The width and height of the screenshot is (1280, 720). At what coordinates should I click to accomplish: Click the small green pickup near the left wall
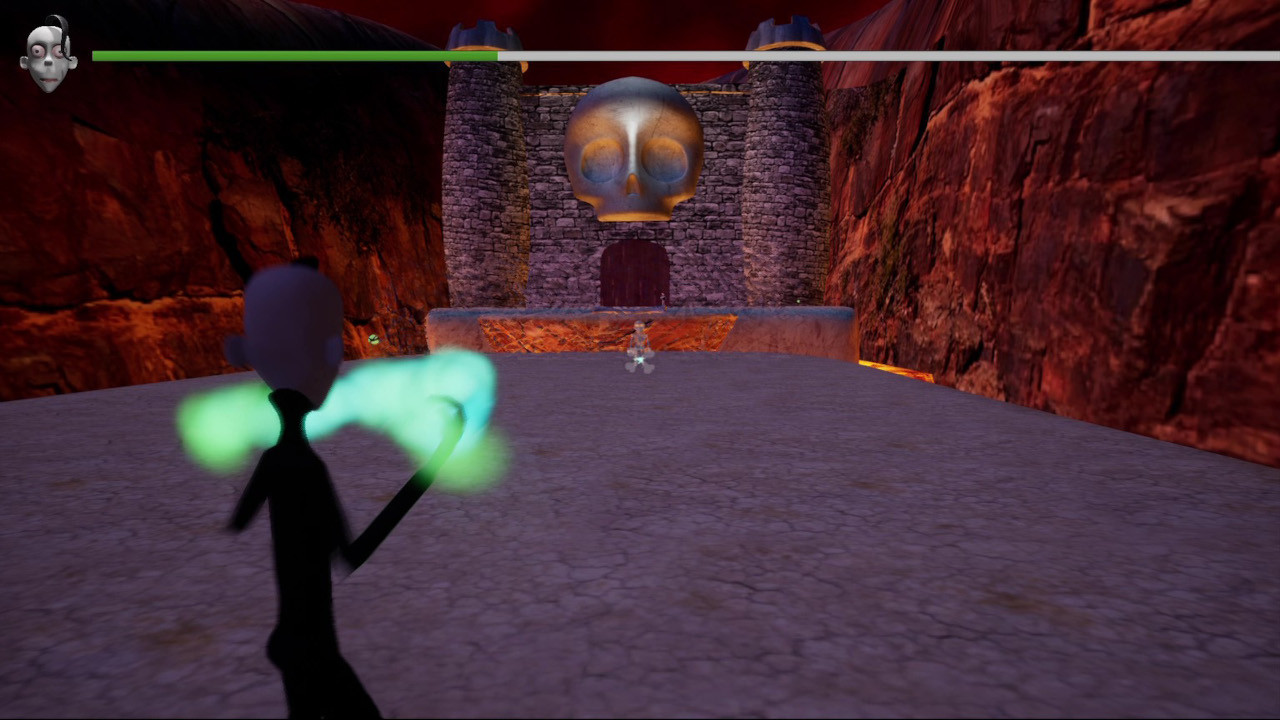click(373, 338)
